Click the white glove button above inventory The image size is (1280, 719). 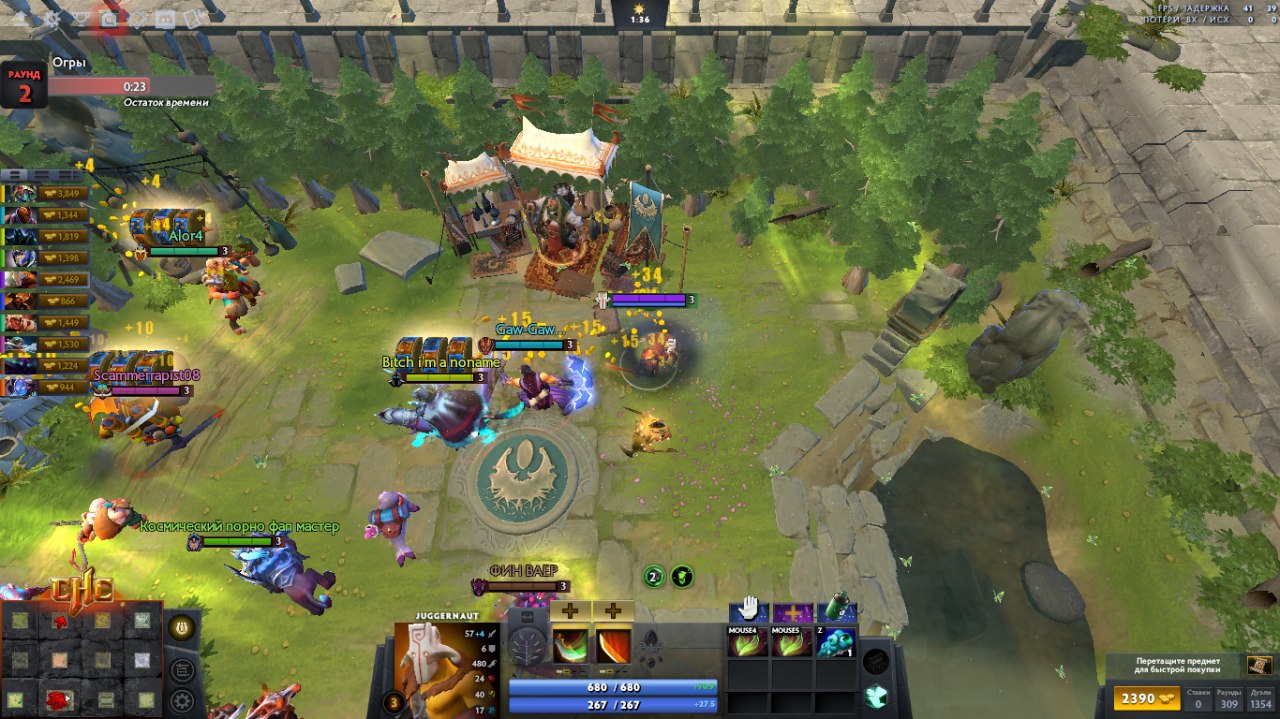click(747, 610)
